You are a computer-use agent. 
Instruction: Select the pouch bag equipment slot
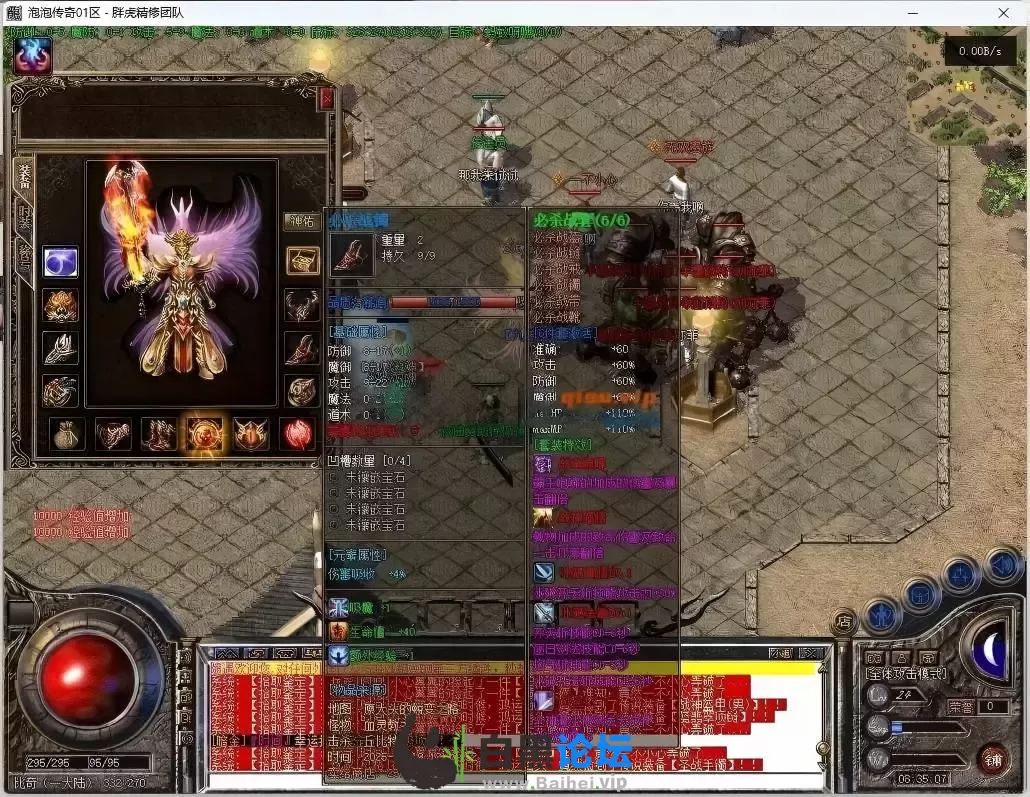pos(67,433)
